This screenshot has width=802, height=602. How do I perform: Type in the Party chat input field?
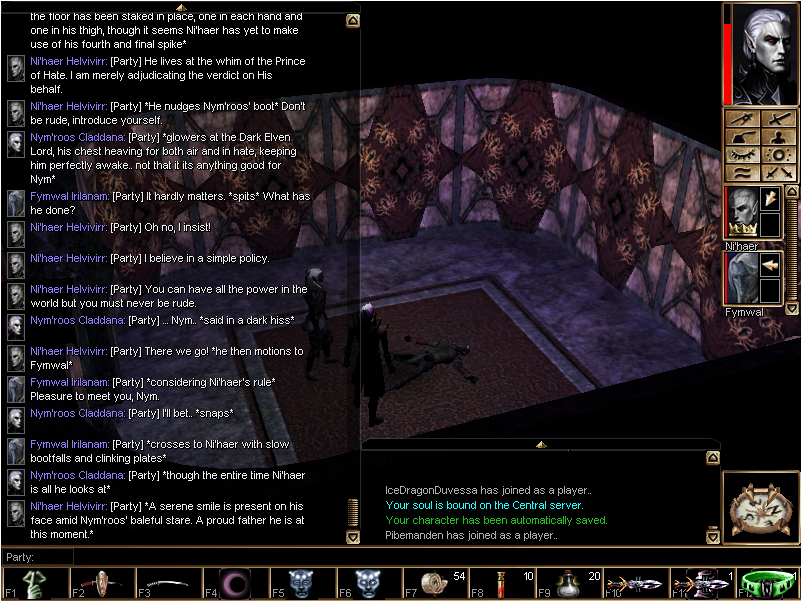tap(200, 557)
